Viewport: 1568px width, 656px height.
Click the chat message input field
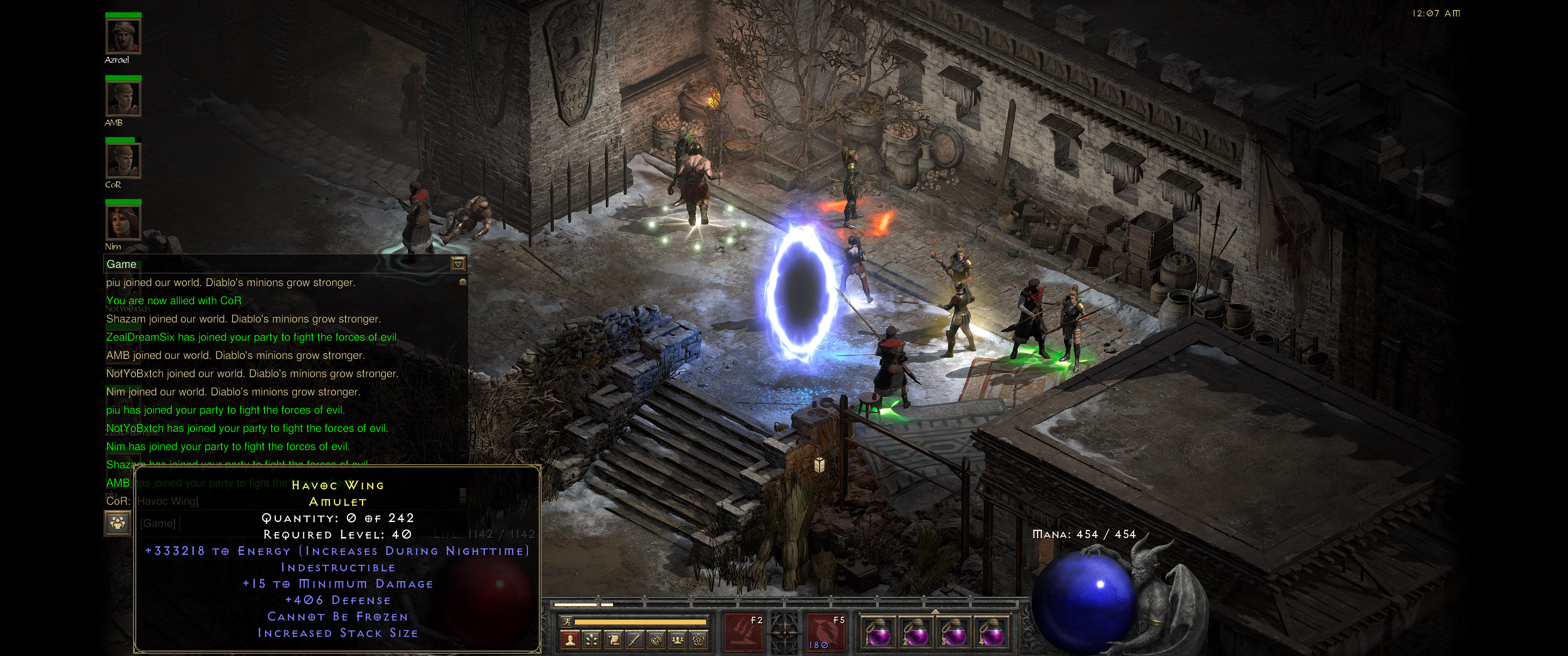click(x=183, y=523)
